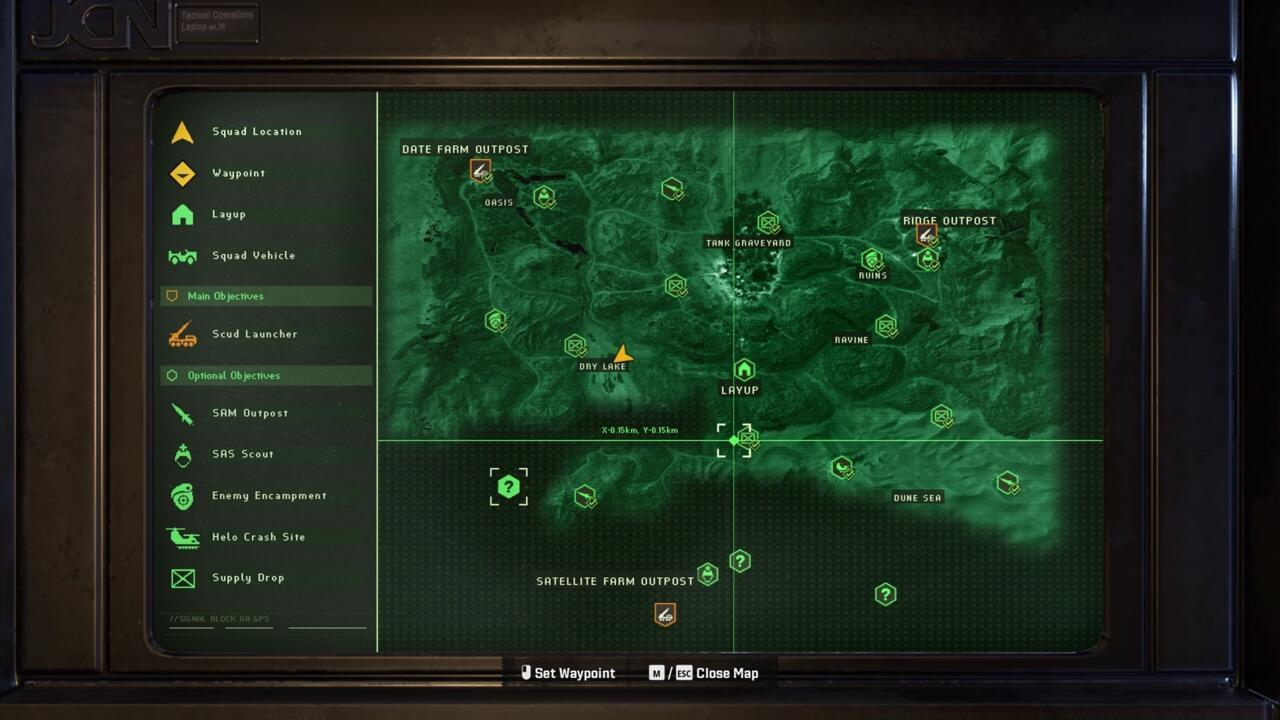This screenshot has height=720, width=1280.
Task: Click the Layup house marker on the map
Action: (x=743, y=370)
